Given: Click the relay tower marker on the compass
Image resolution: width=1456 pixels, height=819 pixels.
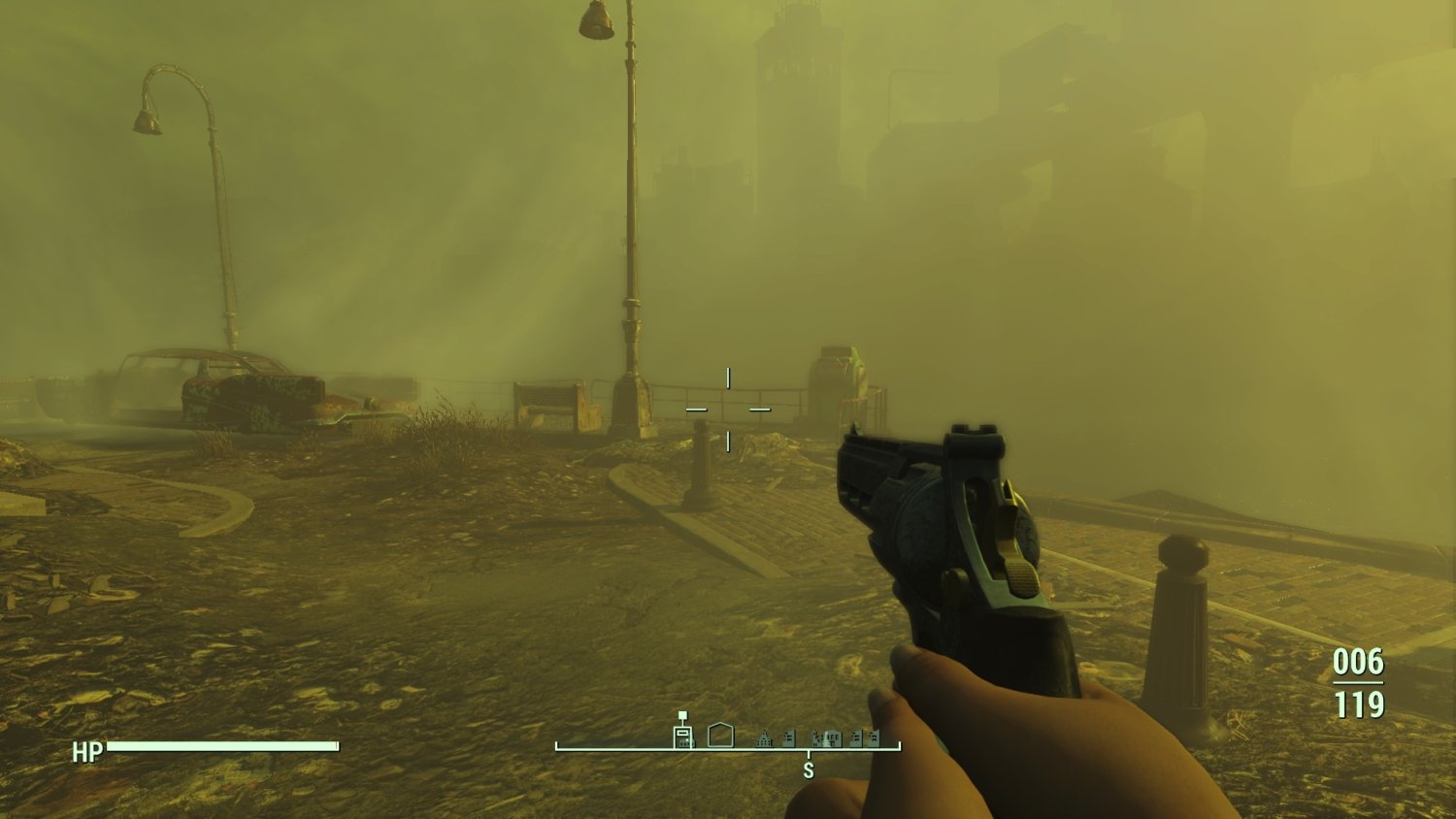Looking at the screenshot, I should (684, 737).
